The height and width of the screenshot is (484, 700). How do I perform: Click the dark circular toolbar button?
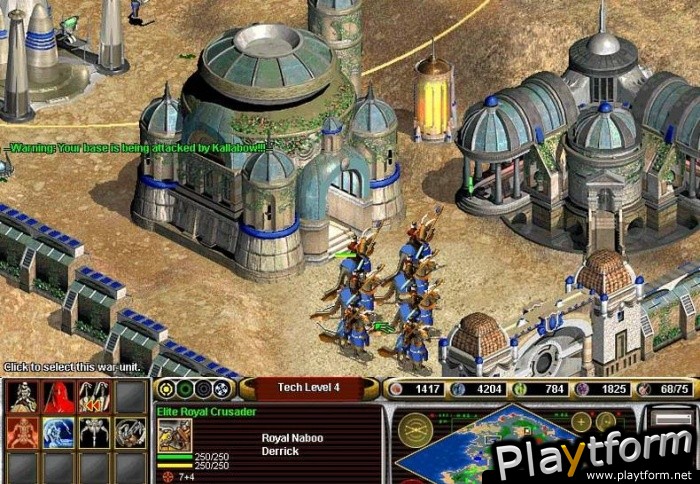click(203, 389)
